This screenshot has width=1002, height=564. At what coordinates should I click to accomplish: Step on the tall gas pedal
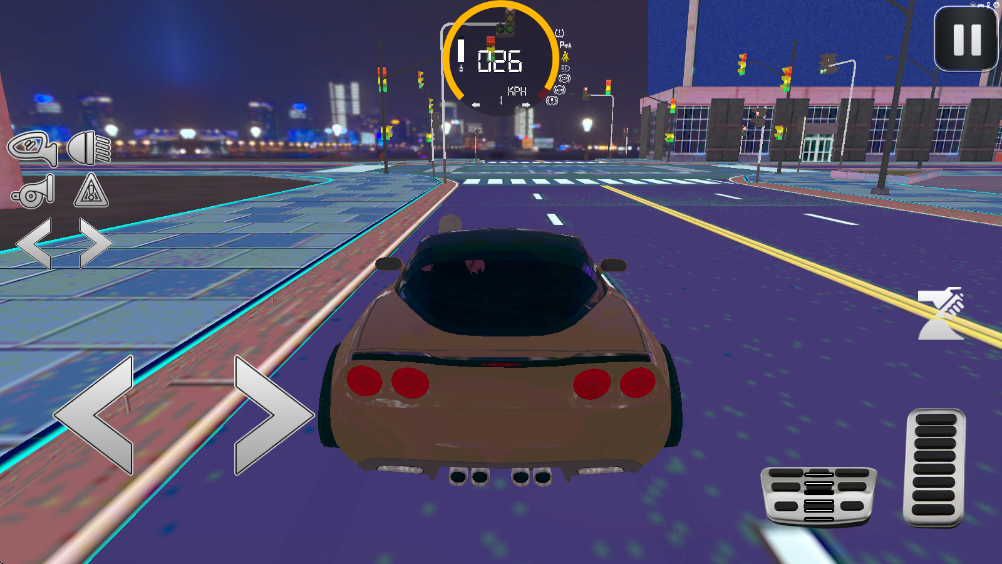[x=934, y=466]
